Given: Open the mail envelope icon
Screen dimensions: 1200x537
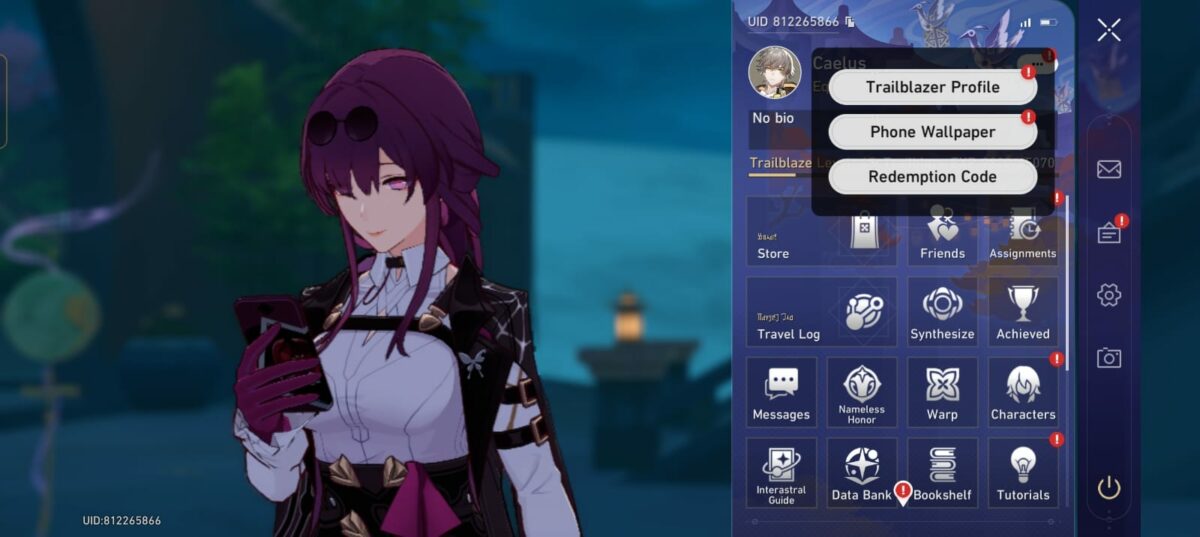Looking at the screenshot, I should [x=1108, y=169].
